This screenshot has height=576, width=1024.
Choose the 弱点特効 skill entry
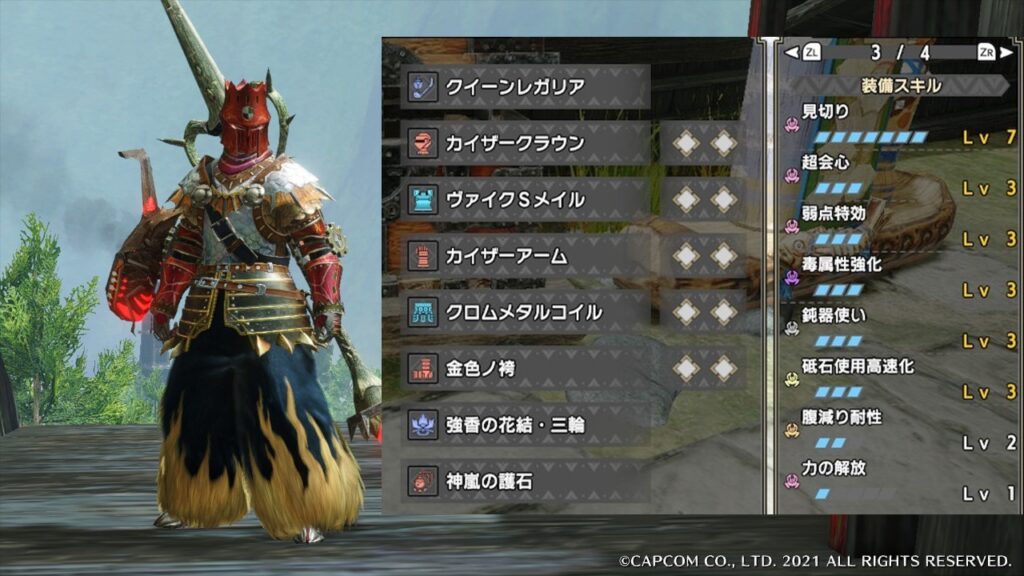pos(900,226)
